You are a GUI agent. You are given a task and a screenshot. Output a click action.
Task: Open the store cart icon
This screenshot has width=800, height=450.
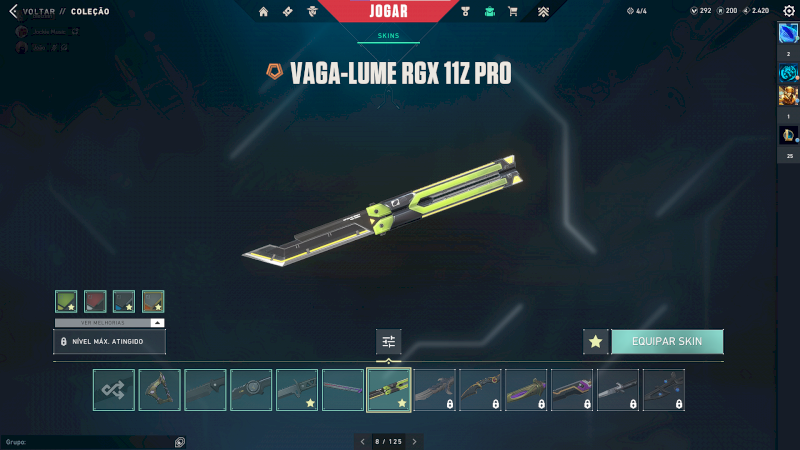click(x=513, y=12)
